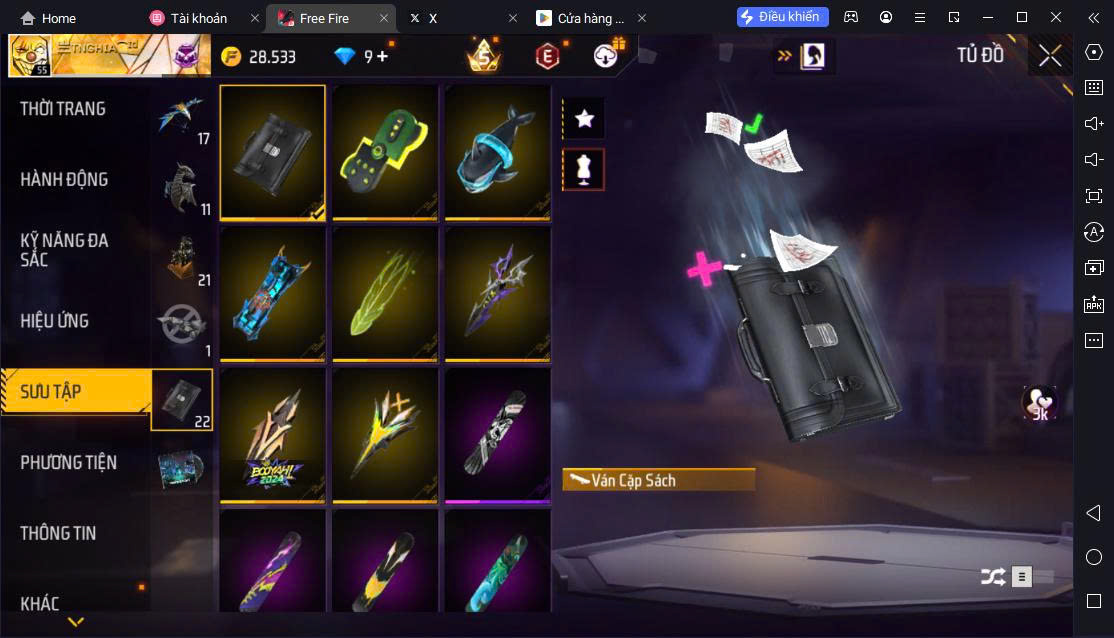The height and width of the screenshot is (638, 1114).
Task: Open the download cloud gift icon
Action: pyautogui.click(x=606, y=56)
